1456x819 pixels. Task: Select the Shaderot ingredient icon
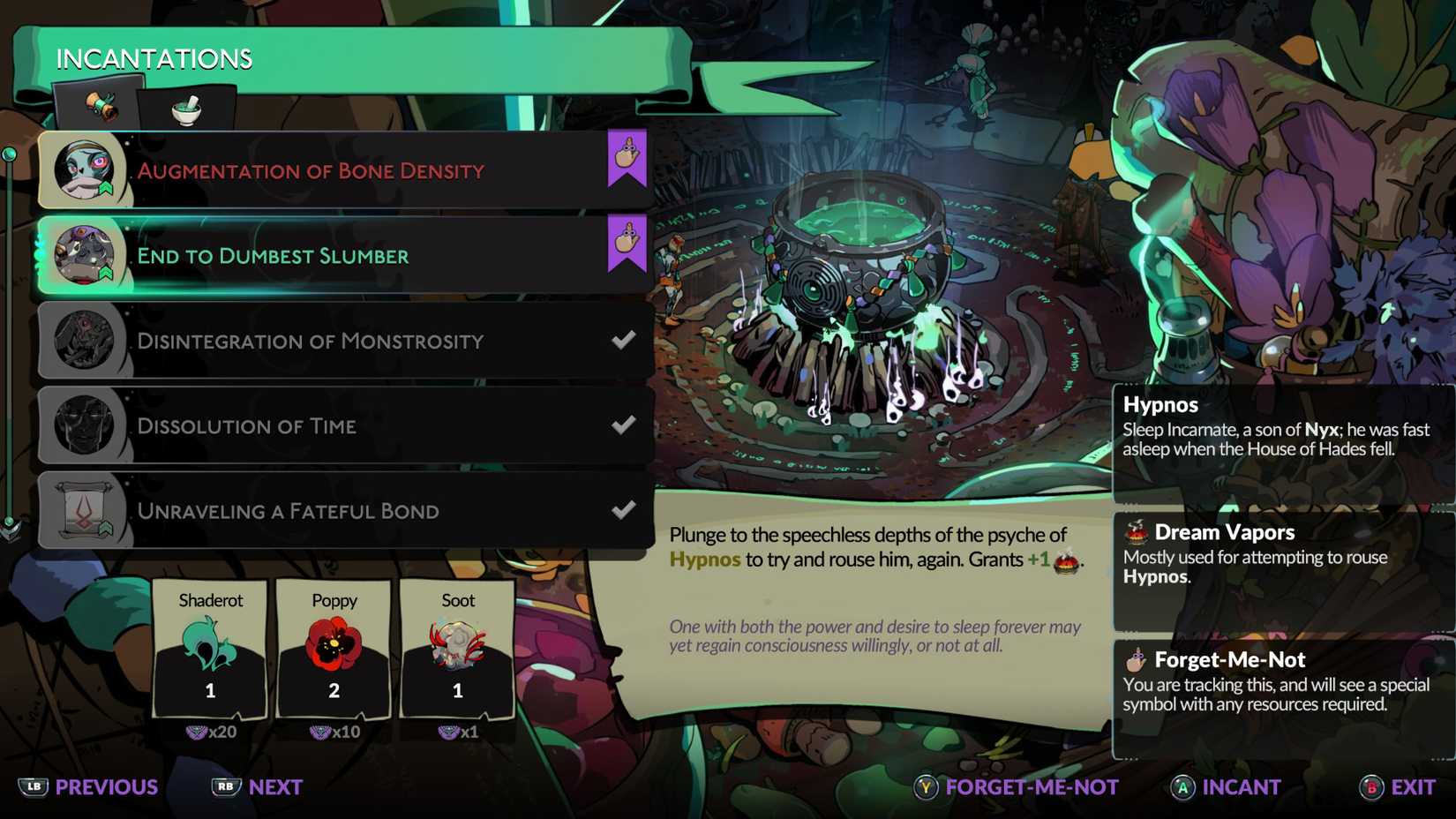[x=210, y=642]
